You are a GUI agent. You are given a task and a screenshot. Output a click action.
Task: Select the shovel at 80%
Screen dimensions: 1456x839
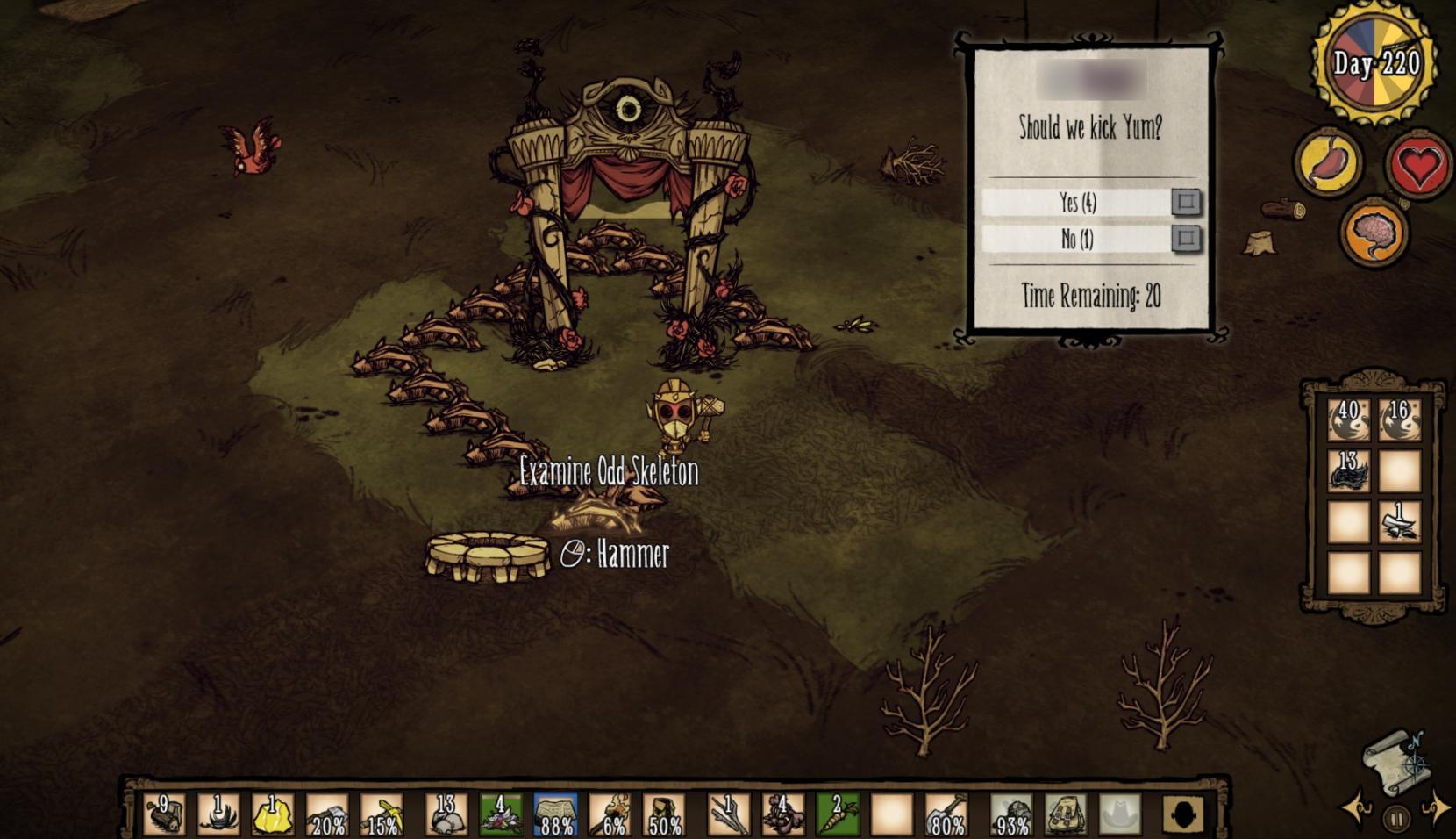coord(946,815)
